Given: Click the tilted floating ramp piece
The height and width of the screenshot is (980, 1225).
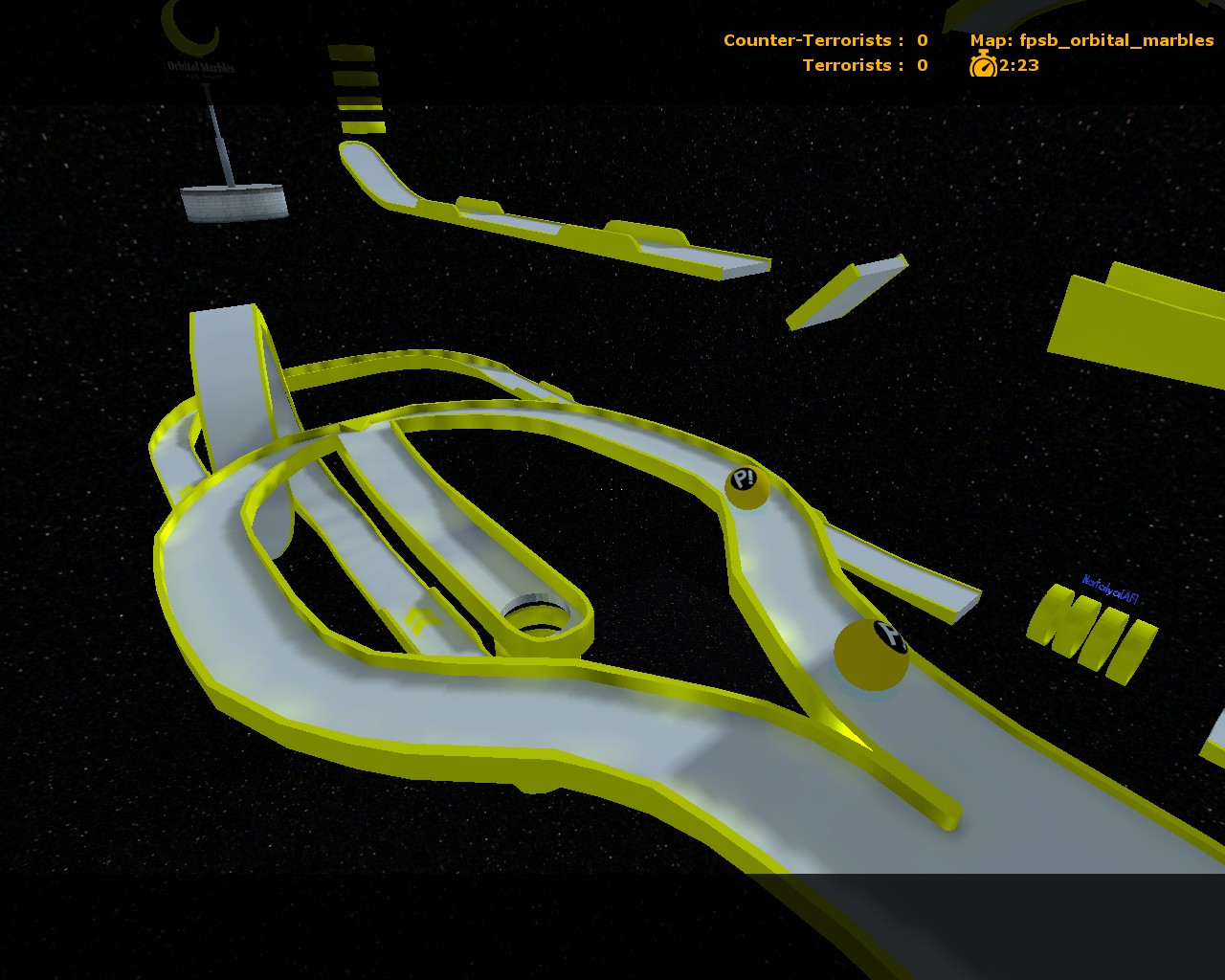Looking at the screenshot, I should [847, 292].
